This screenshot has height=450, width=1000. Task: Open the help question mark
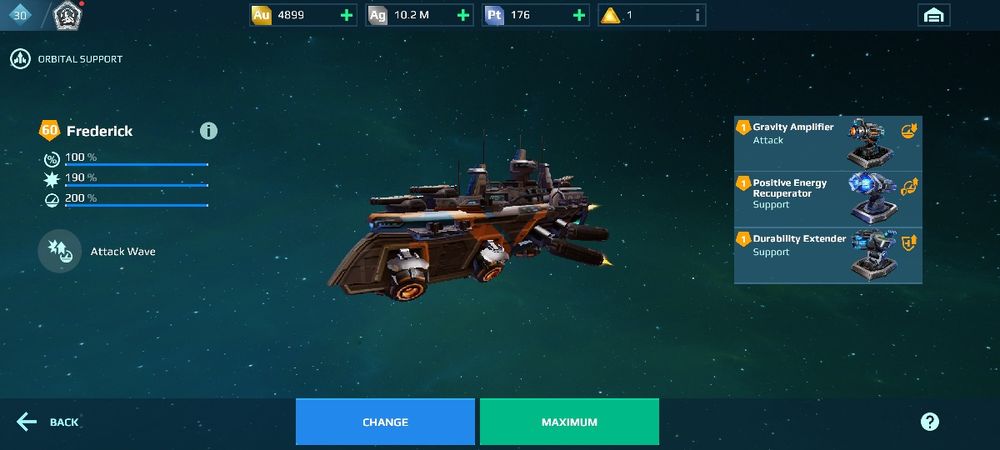click(x=929, y=422)
